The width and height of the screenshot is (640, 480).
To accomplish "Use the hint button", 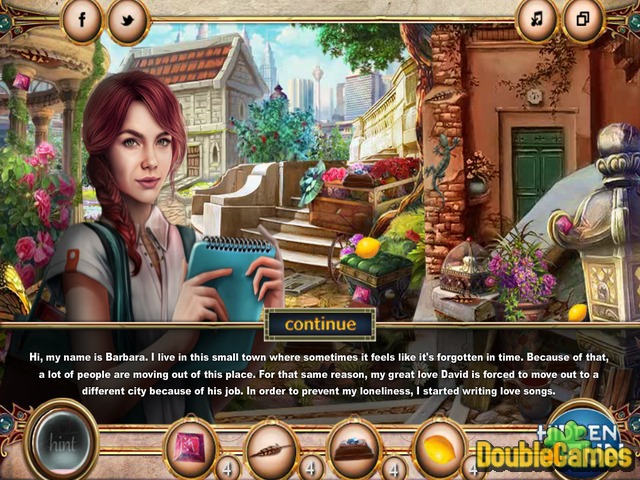I will click(x=60, y=441).
